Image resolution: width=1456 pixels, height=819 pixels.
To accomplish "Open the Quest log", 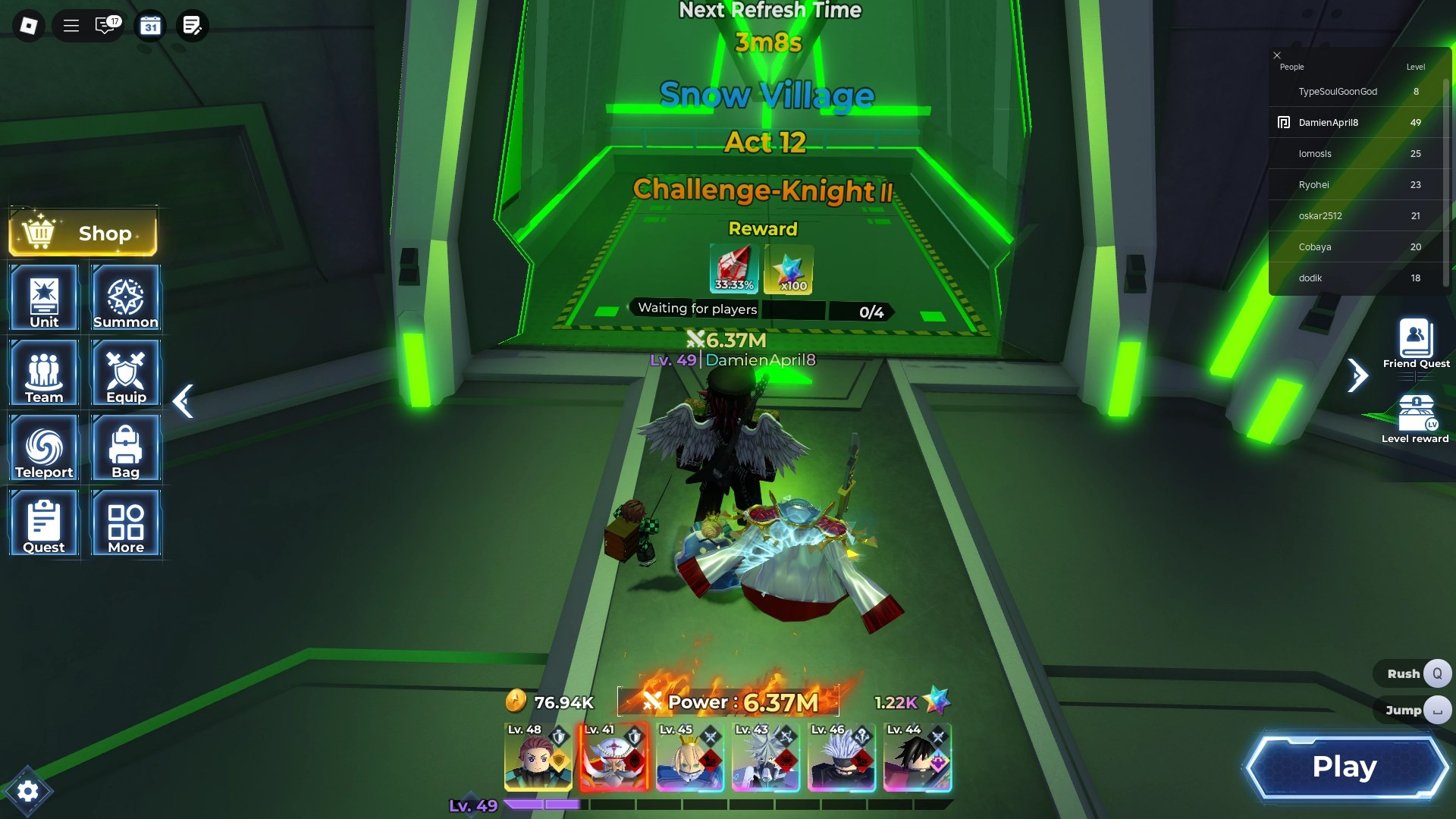I will 43,523.
